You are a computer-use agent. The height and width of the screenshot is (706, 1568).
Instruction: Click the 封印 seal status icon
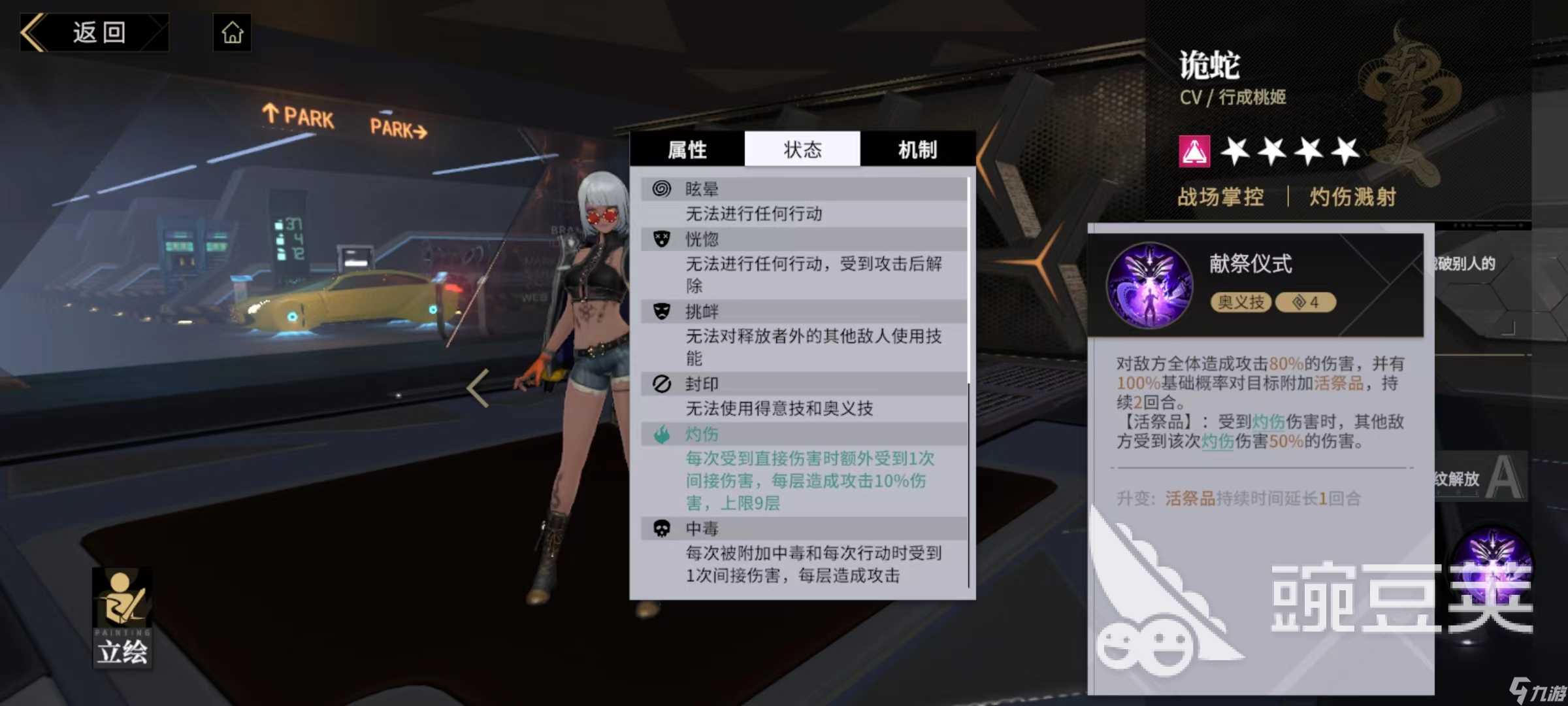pyautogui.click(x=662, y=384)
